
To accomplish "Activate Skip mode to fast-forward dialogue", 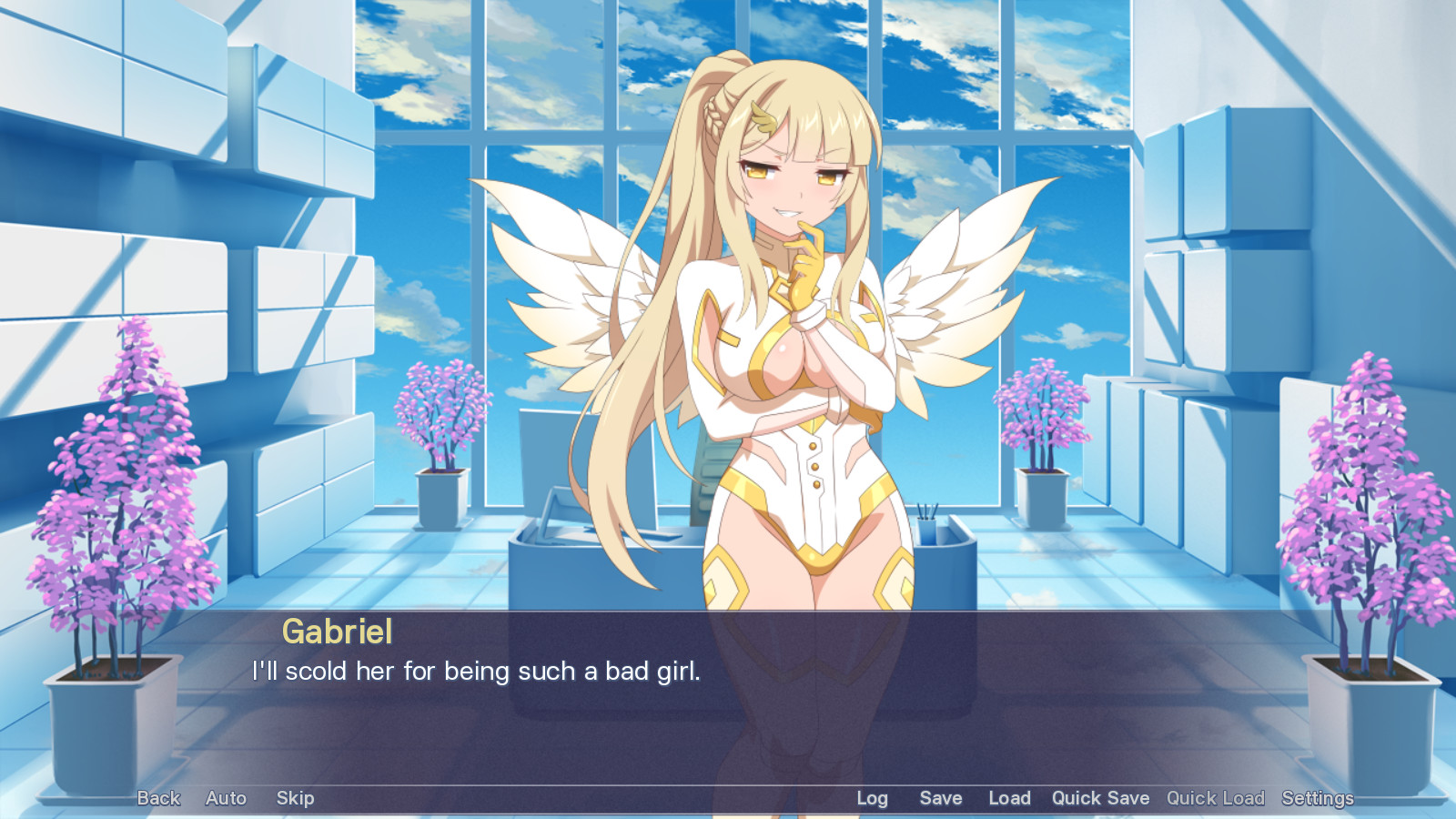I will (x=293, y=798).
